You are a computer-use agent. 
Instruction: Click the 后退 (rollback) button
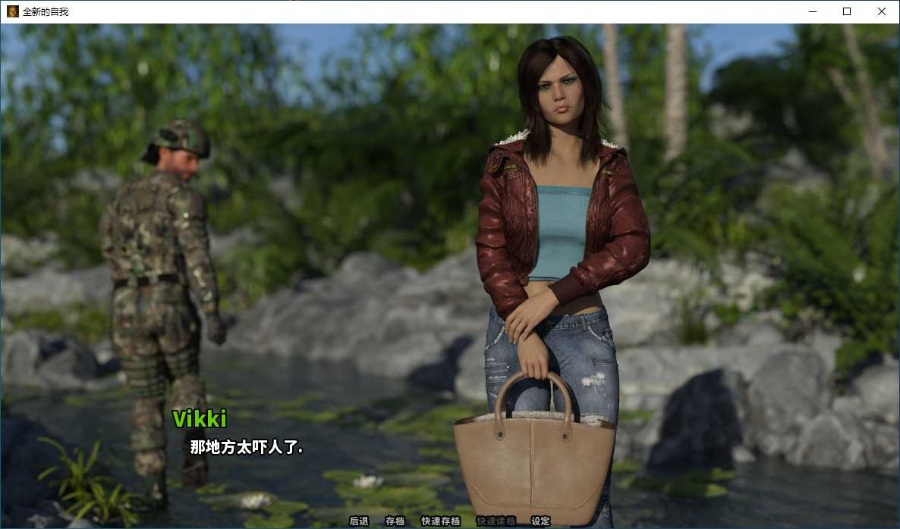click(359, 521)
